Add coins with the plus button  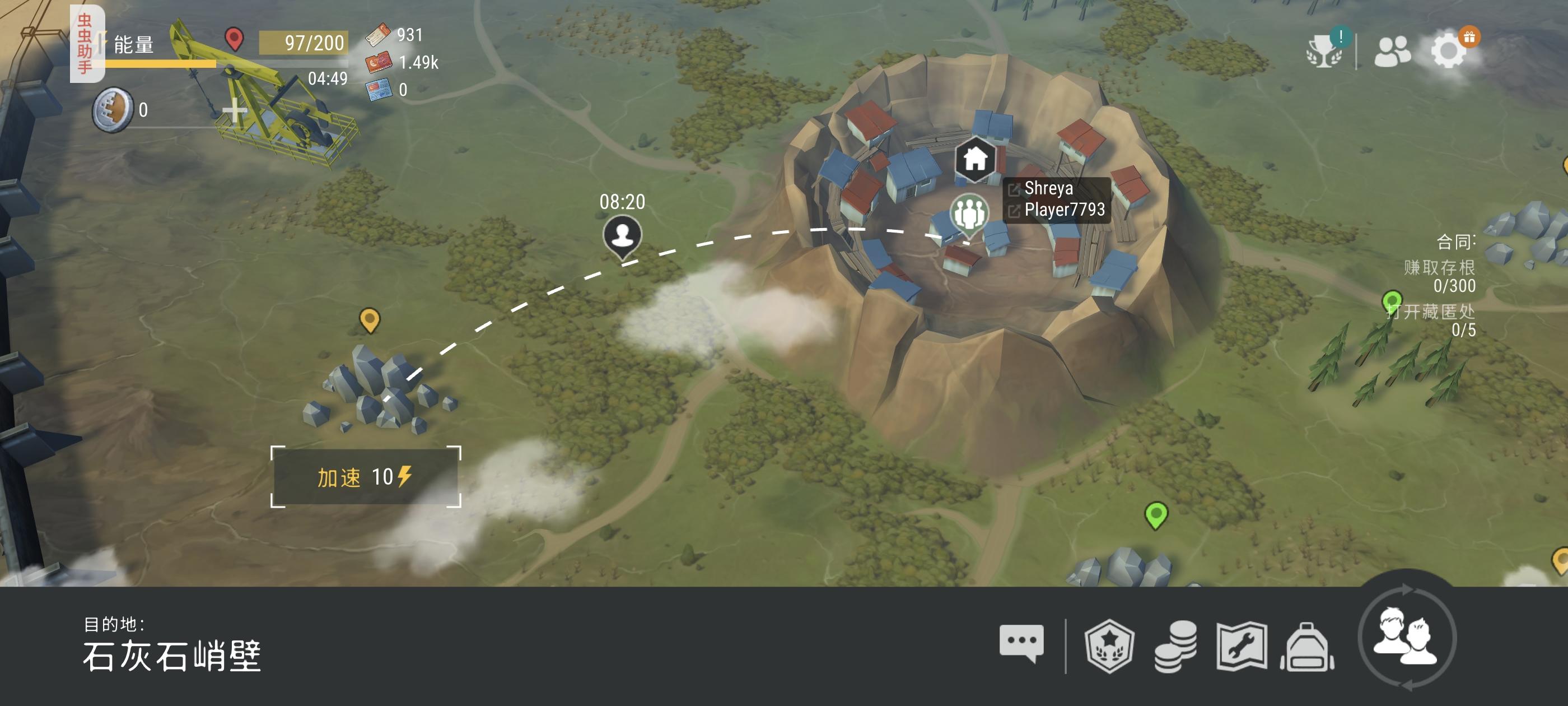click(234, 111)
